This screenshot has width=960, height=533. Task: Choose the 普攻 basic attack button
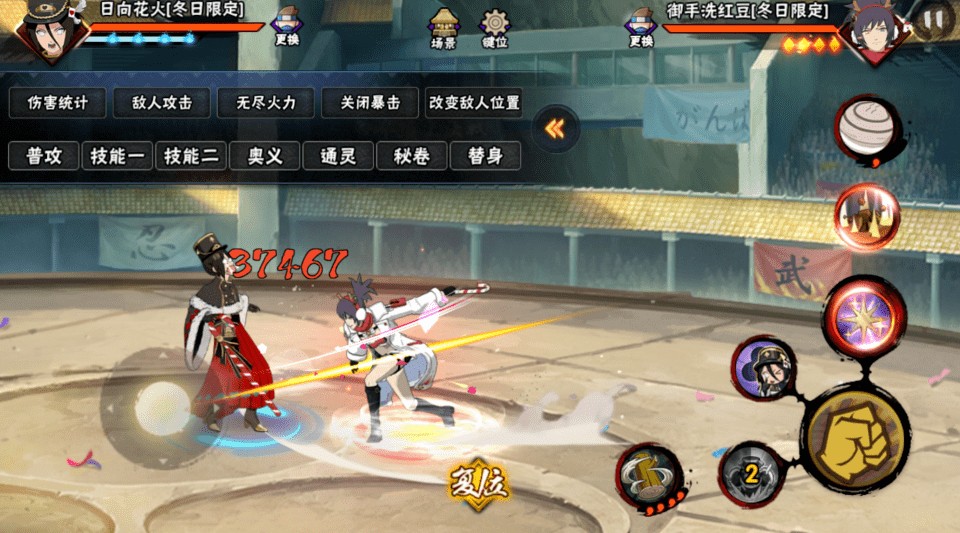44,156
